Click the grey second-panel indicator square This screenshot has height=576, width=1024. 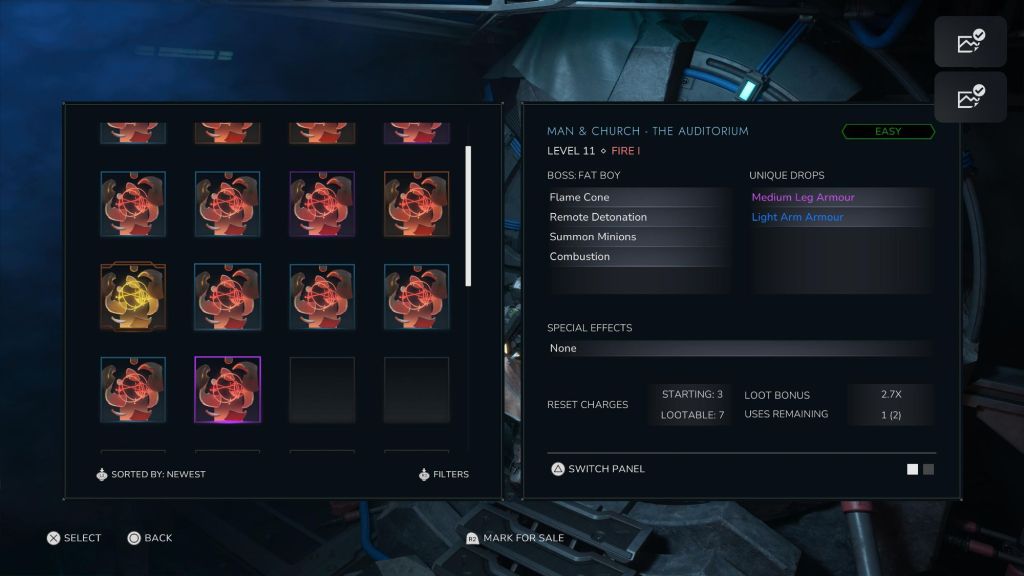tap(929, 469)
